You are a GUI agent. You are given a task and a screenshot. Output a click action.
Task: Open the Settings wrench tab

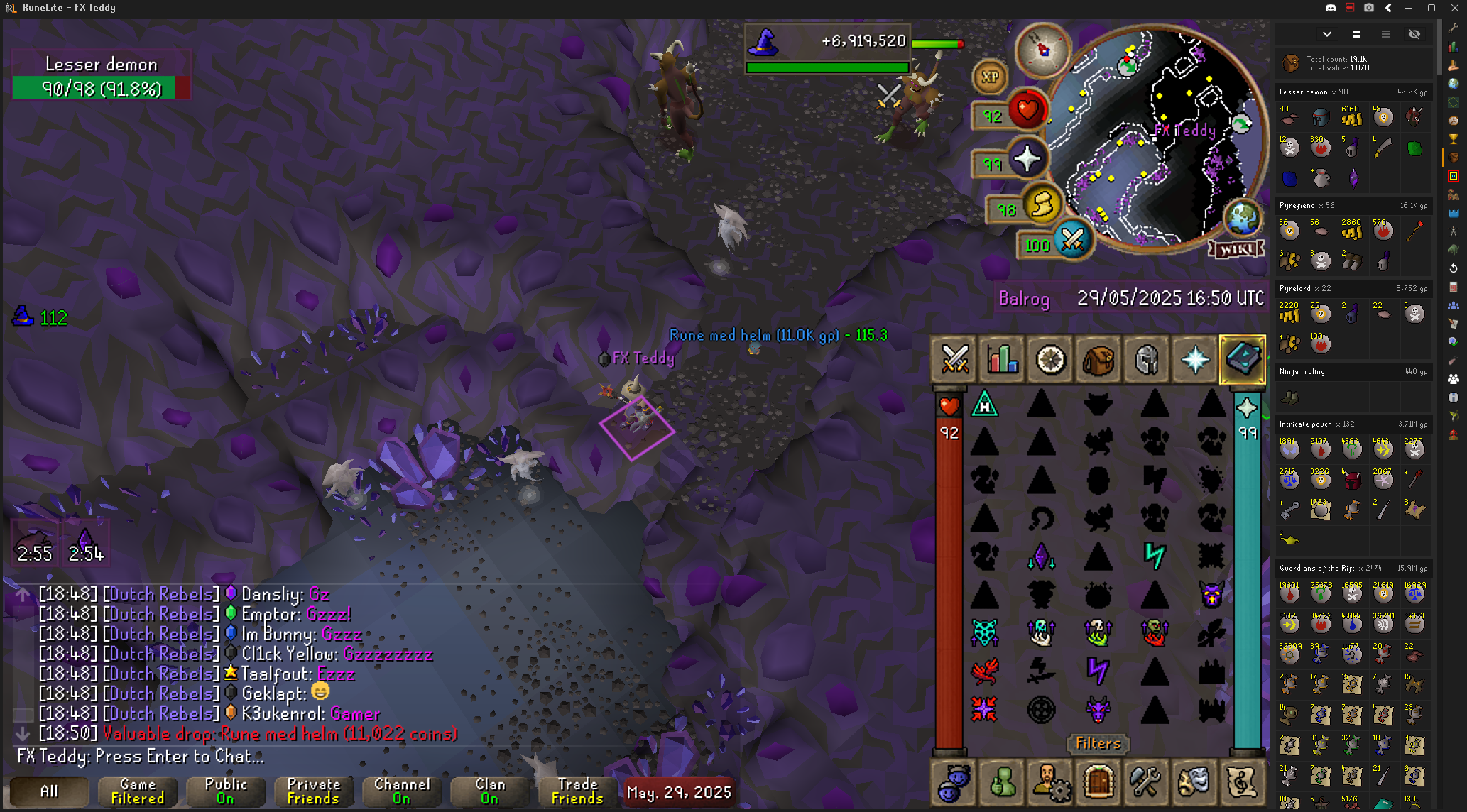[1146, 782]
